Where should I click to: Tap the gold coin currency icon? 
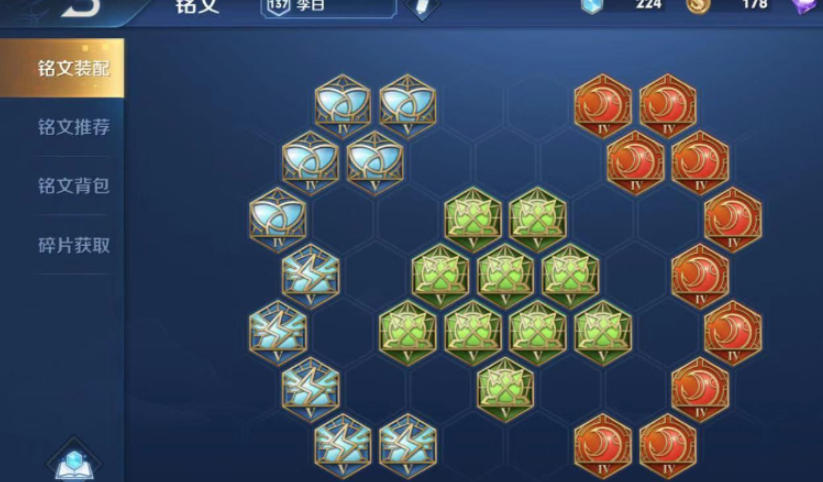tap(698, 5)
